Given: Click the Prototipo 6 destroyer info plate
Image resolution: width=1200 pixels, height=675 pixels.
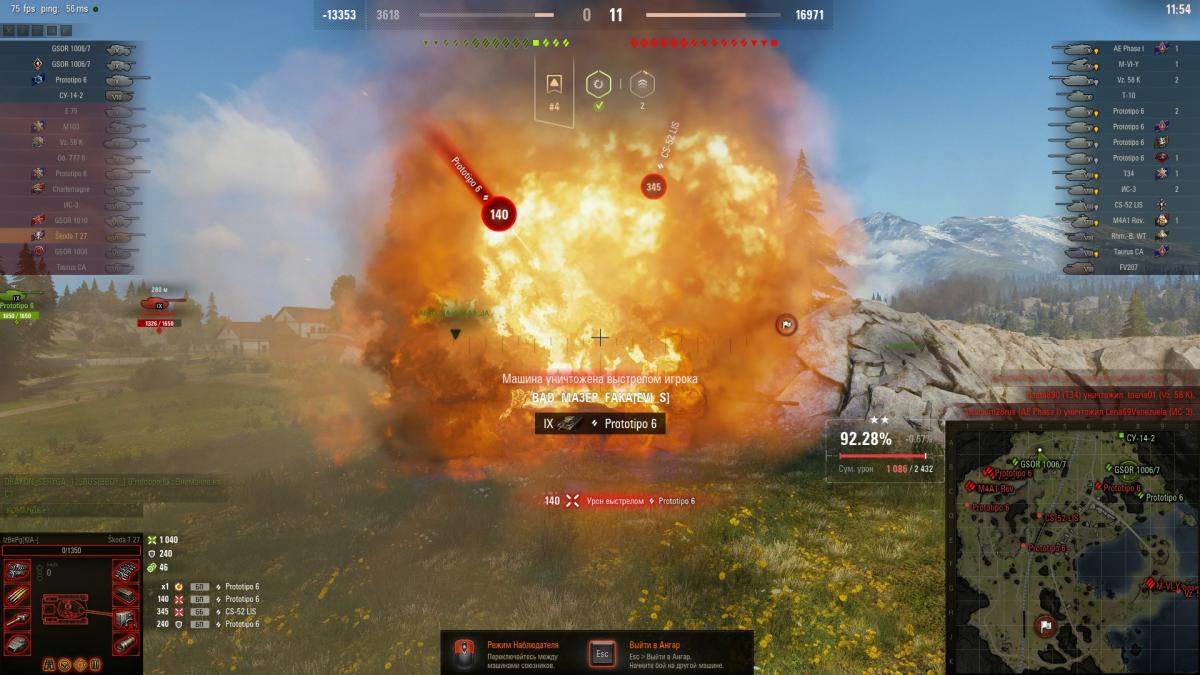Looking at the screenshot, I should coord(599,424).
